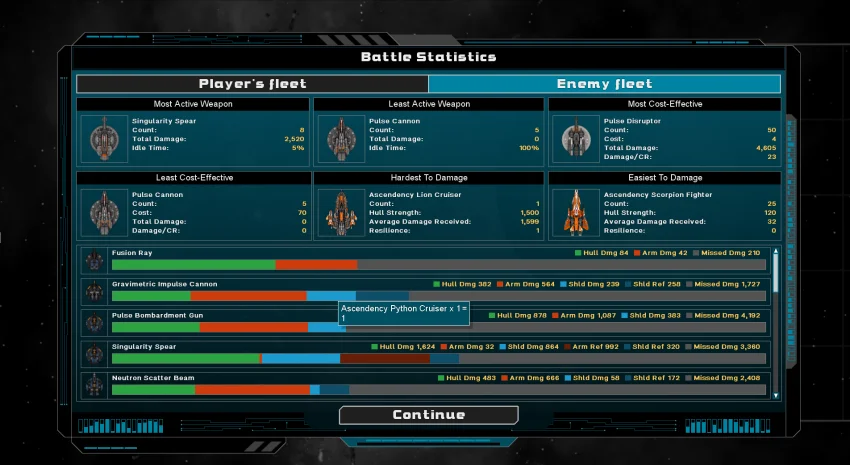850x465 pixels.
Task: Continue past the battle statistics
Action: click(428, 415)
